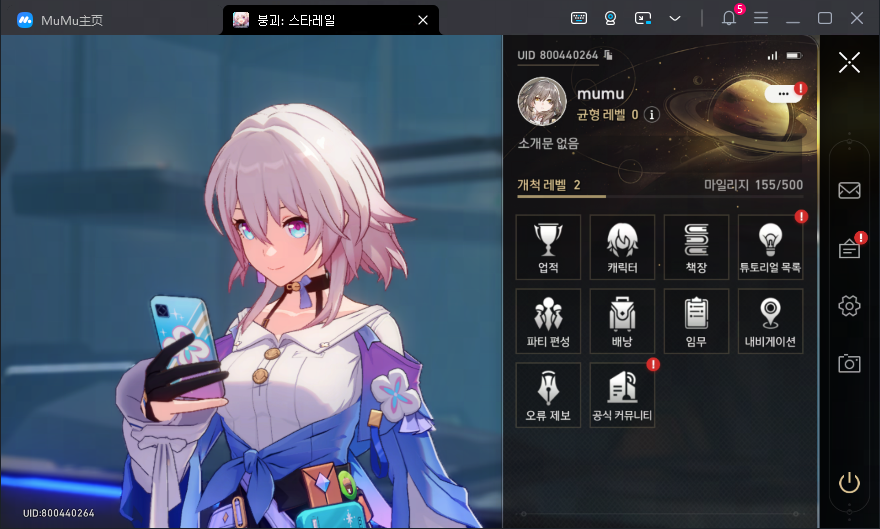880x529 pixels.
Task: Open the 파티 편성 party setup
Action: [x=548, y=321]
